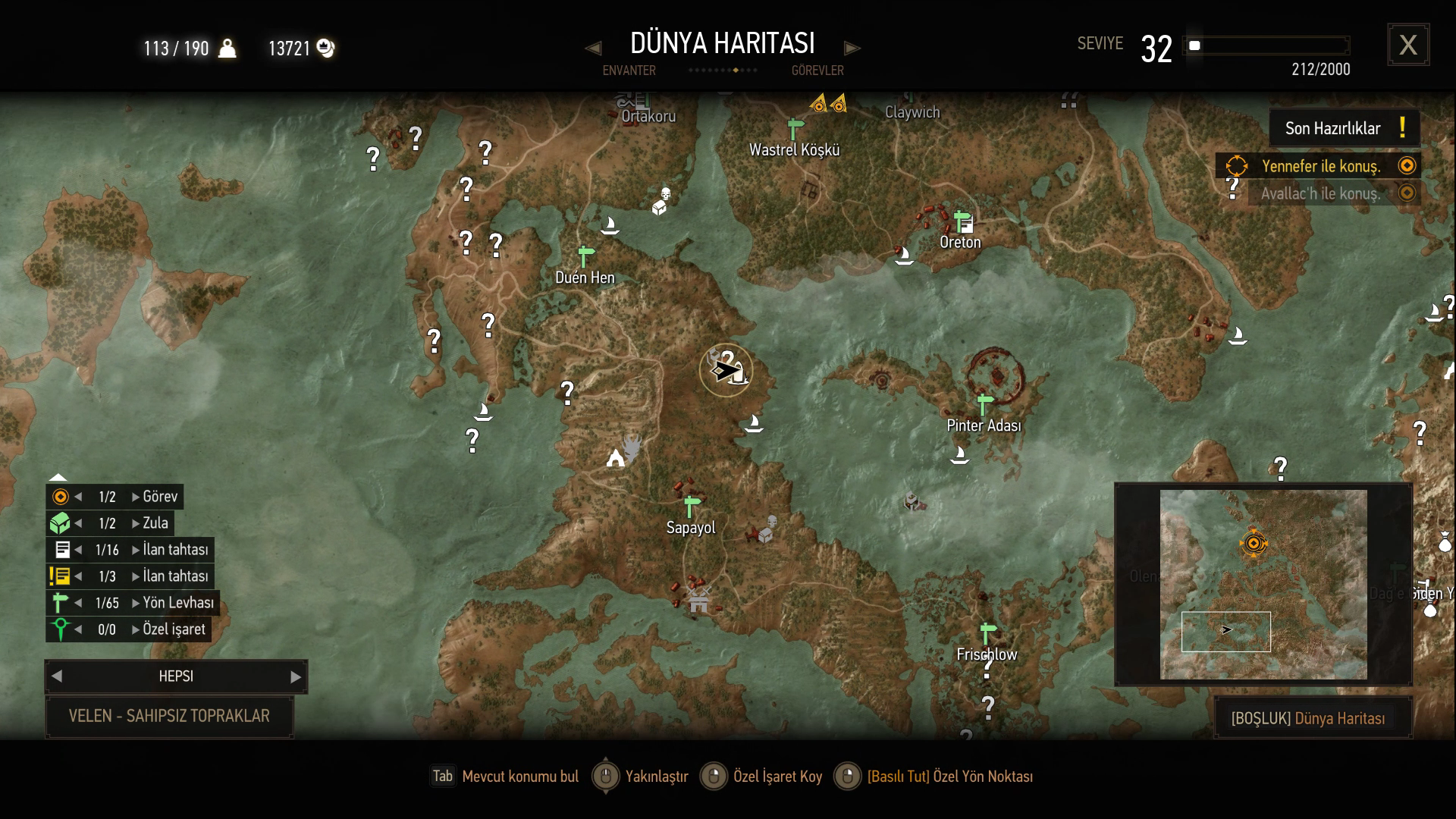The image size is (1456, 819).
Task: Select the Pinter Adası signpost marker
Action: click(x=984, y=404)
